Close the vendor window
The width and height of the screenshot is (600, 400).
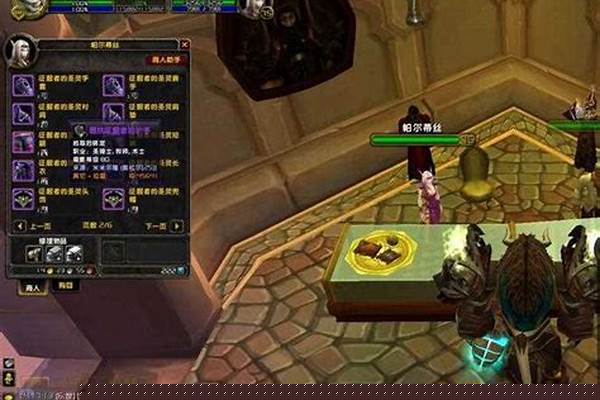coord(184,45)
